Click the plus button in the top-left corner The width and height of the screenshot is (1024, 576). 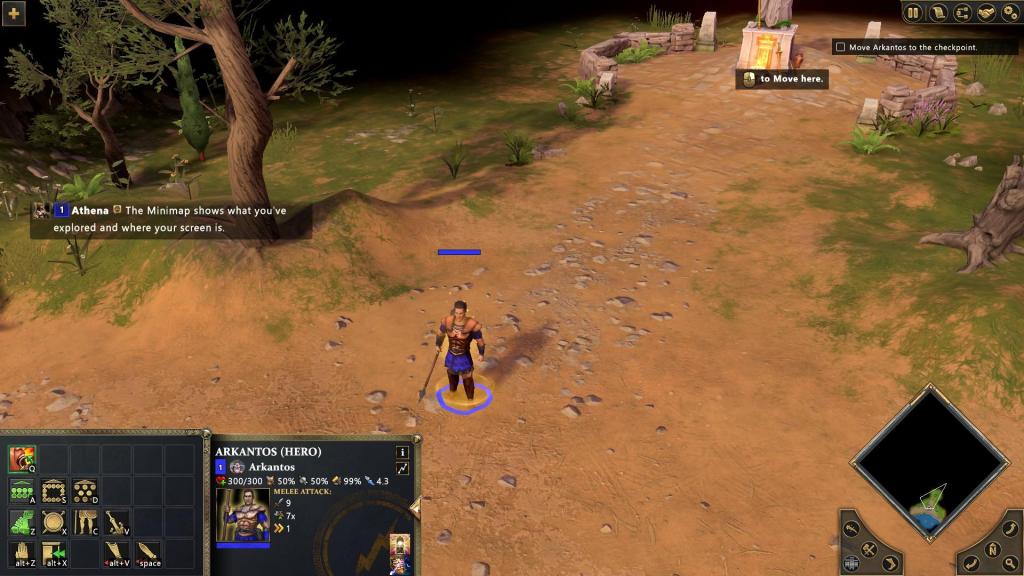click(x=13, y=14)
